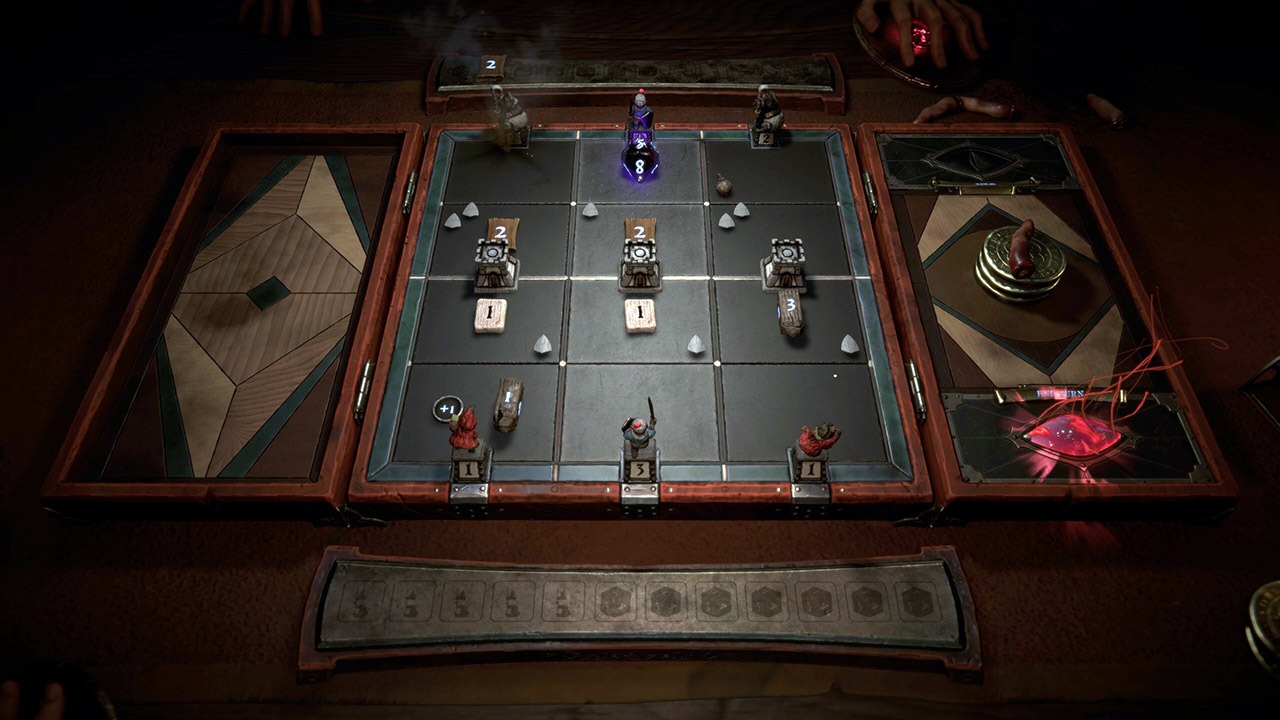1280x720 pixels.
Task: Choose the tower with the 3 log
Action: [x=783, y=265]
